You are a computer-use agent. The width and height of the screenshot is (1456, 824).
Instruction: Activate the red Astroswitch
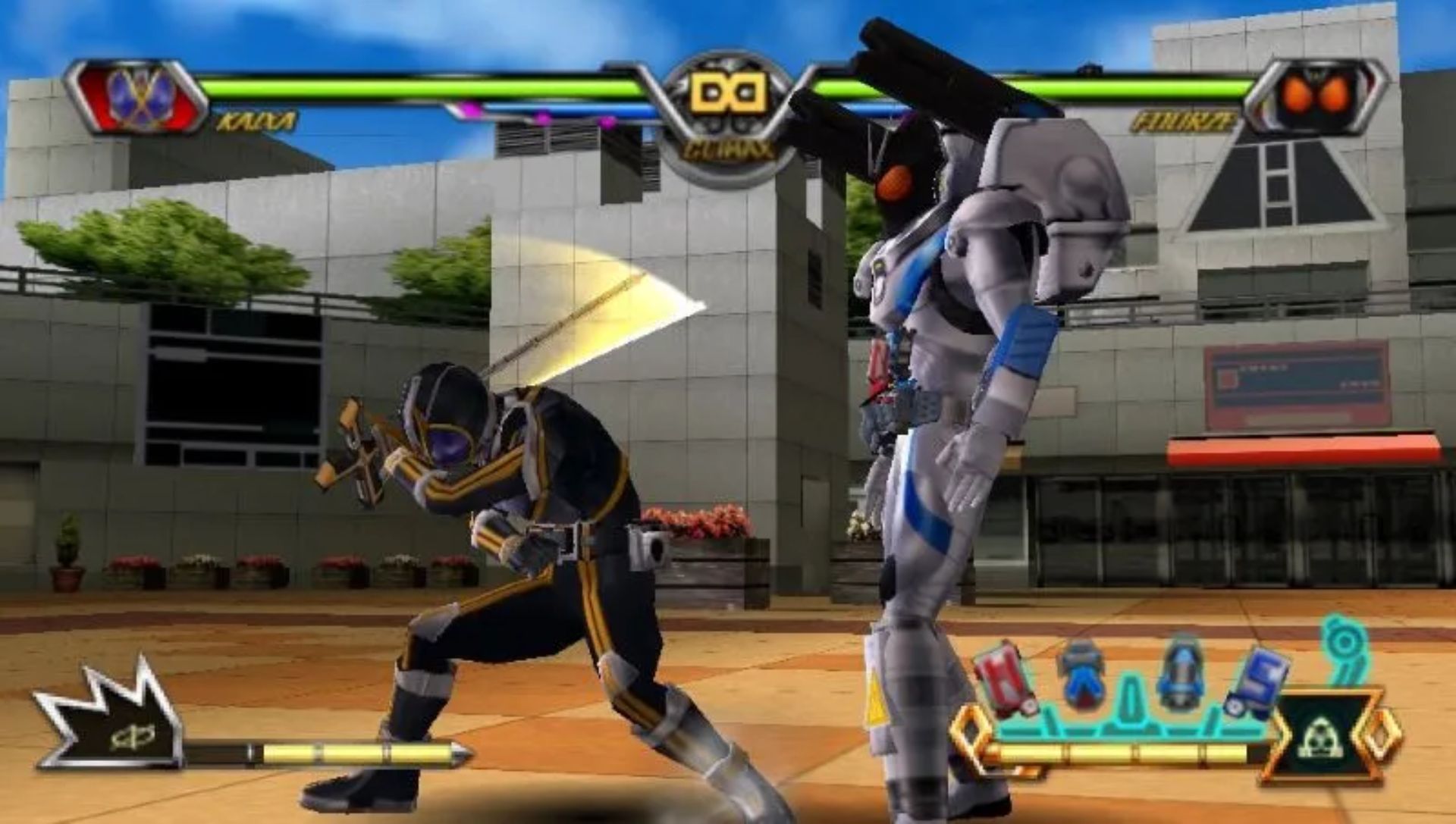(1005, 677)
